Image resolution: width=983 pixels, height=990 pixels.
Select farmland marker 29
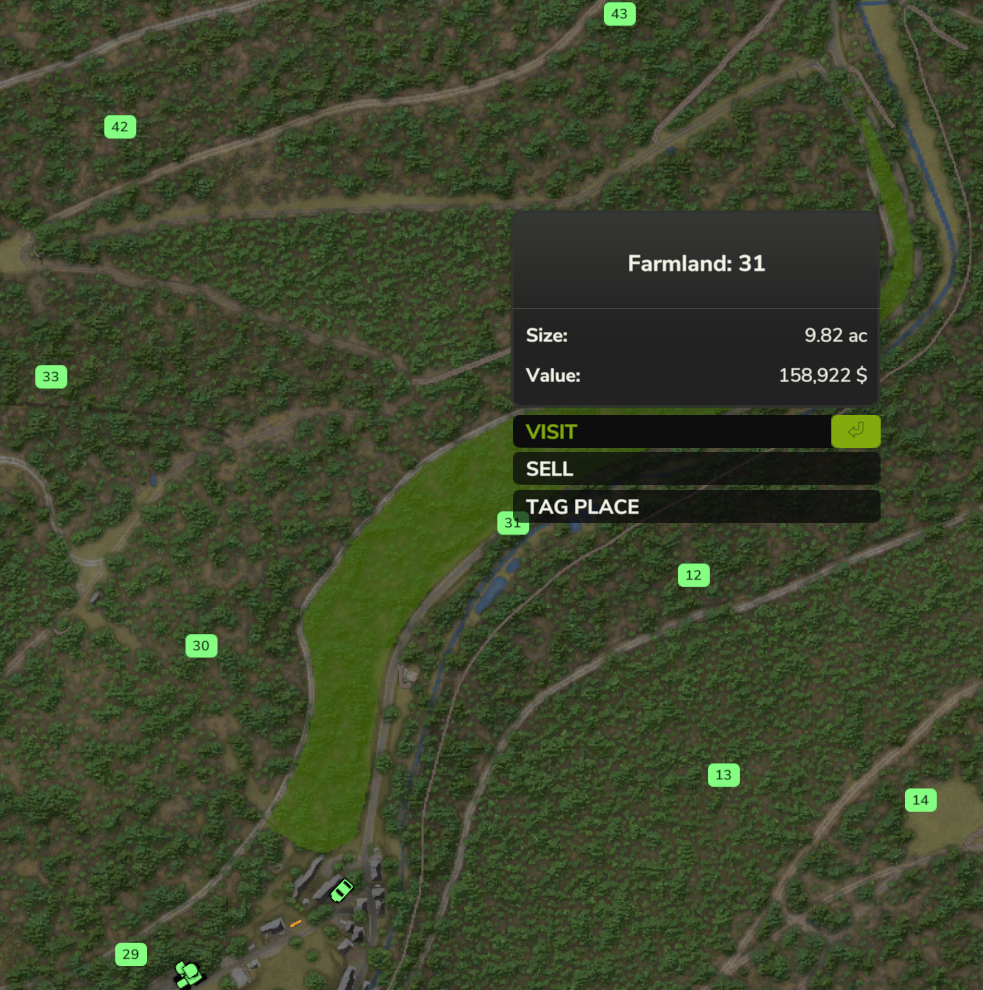click(x=131, y=954)
